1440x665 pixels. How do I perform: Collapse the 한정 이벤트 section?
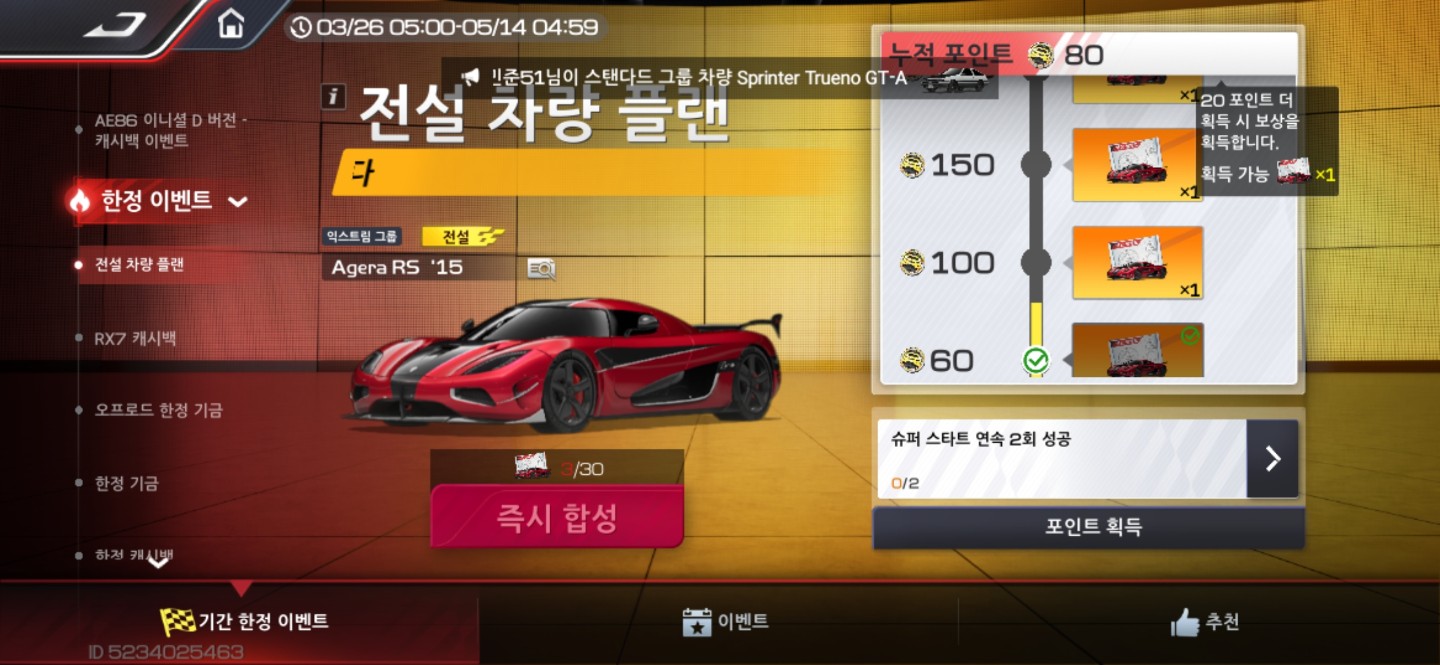pos(237,201)
